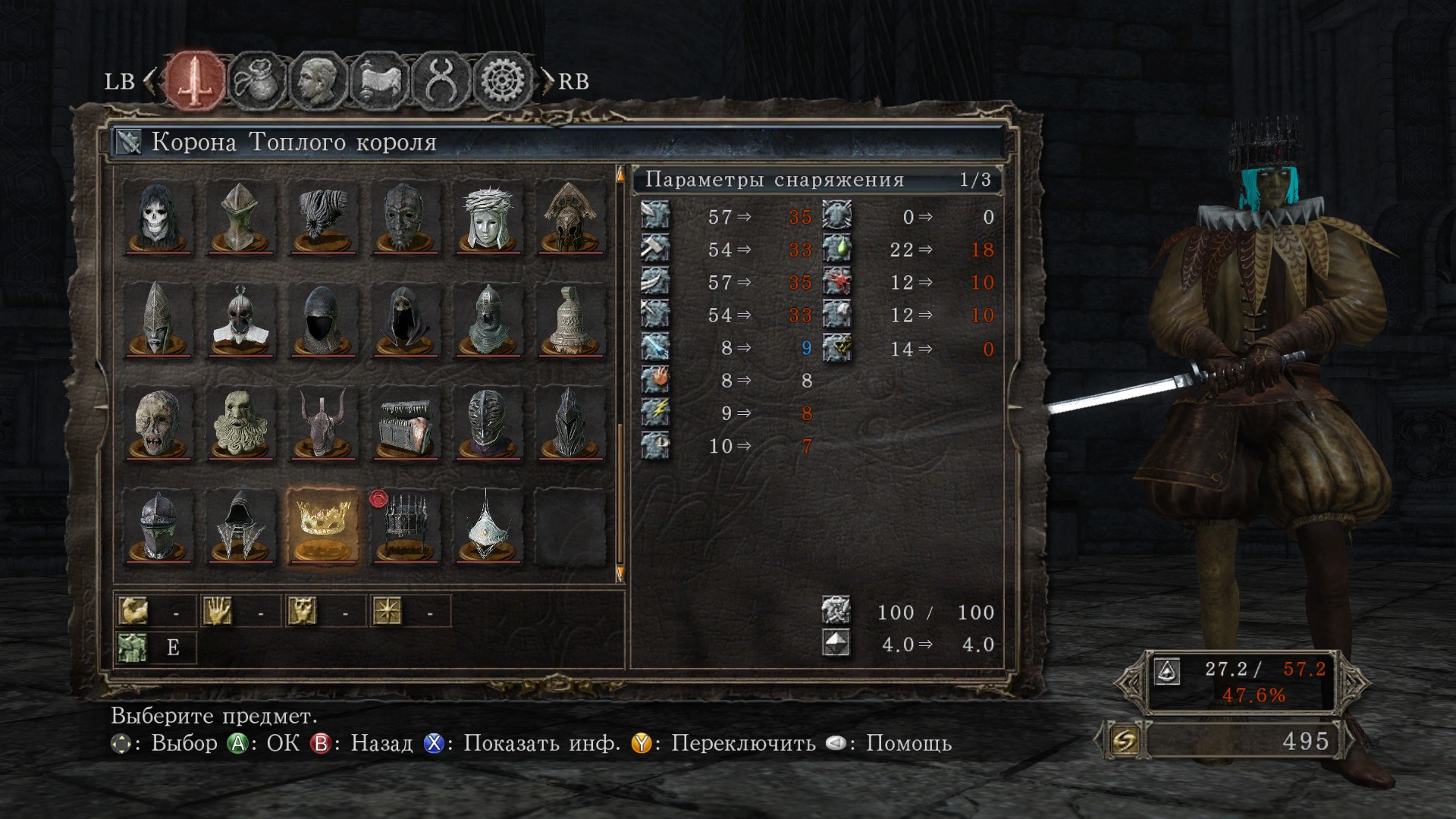Choose the golden Sunken King crown
This screenshot has height=819, width=1456.
click(323, 525)
